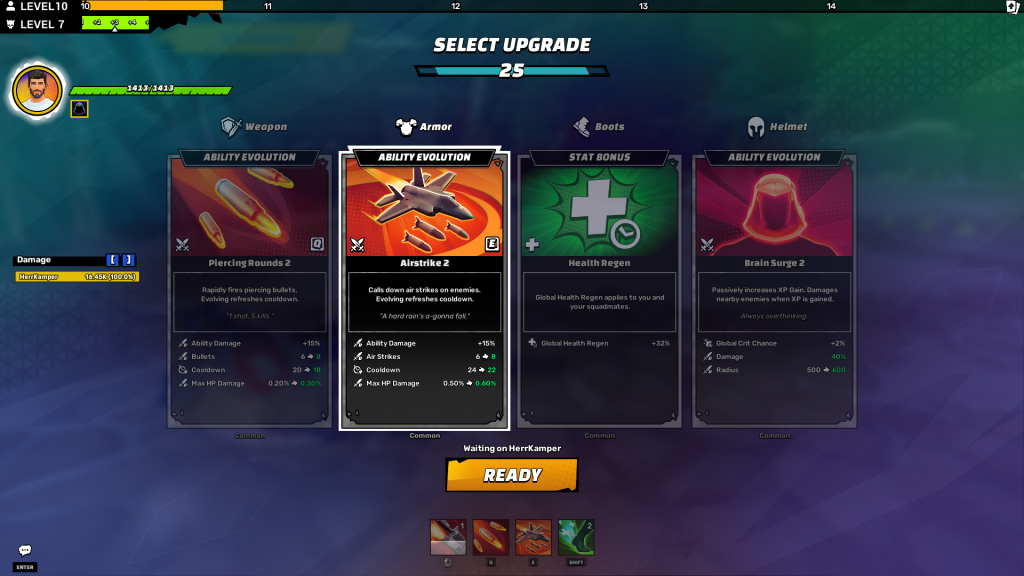Click the green boot dash ability icon
Image resolution: width=1024 pixels, height=576 pixels.
576,537
